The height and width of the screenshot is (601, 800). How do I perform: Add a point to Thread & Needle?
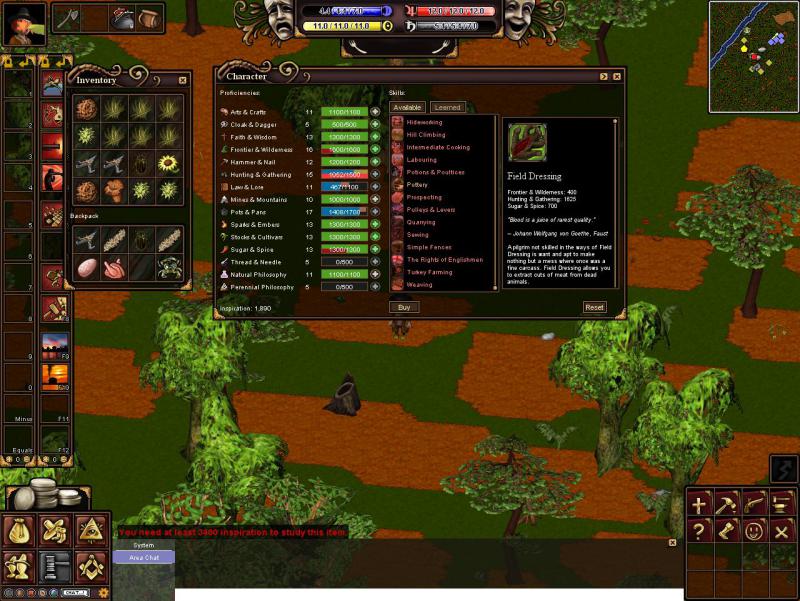(375, 262)
